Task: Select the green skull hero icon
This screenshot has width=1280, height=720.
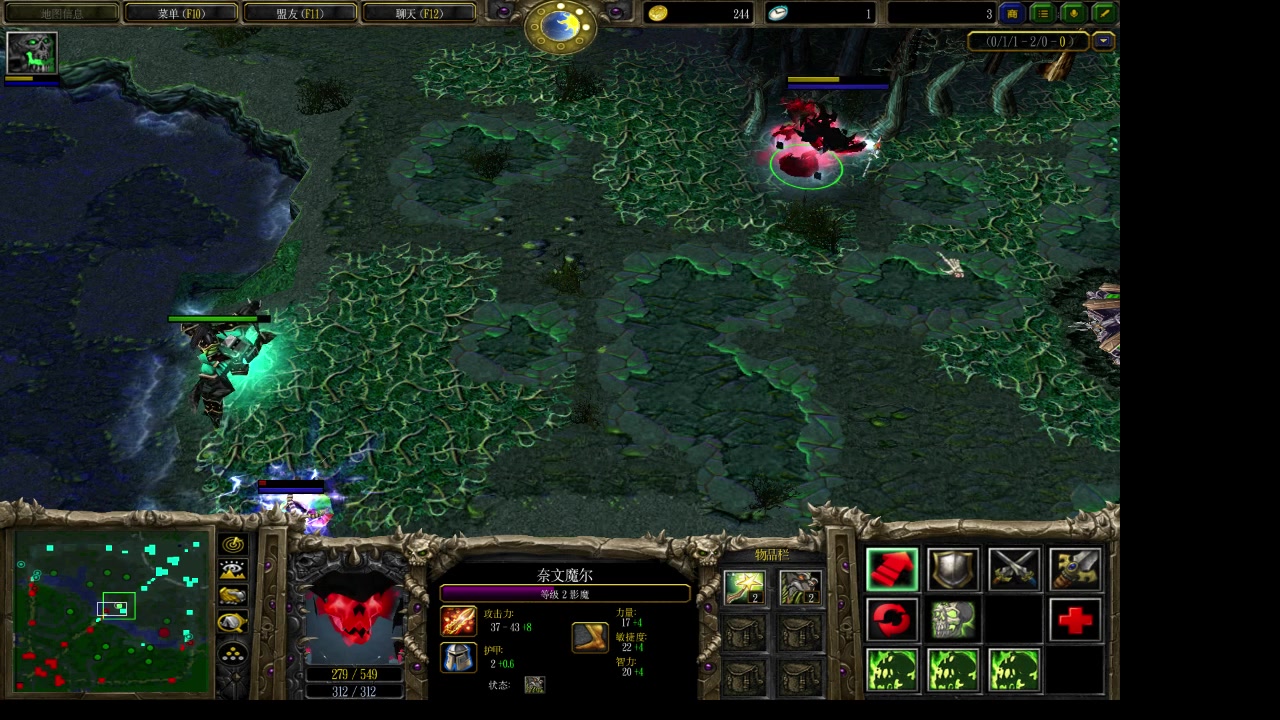Action: tap(32, 53)
